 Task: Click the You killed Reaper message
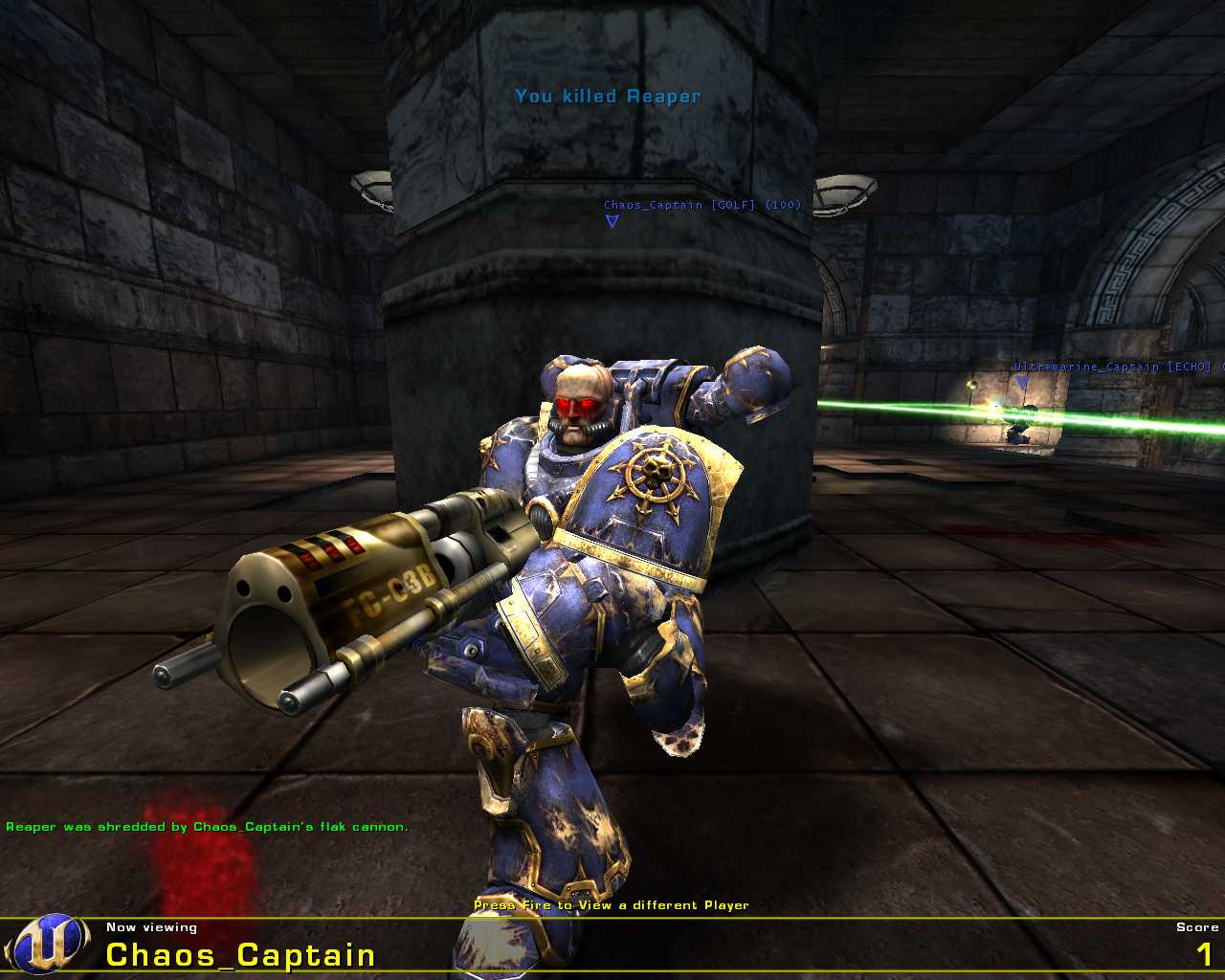click(x=608, y=96)
